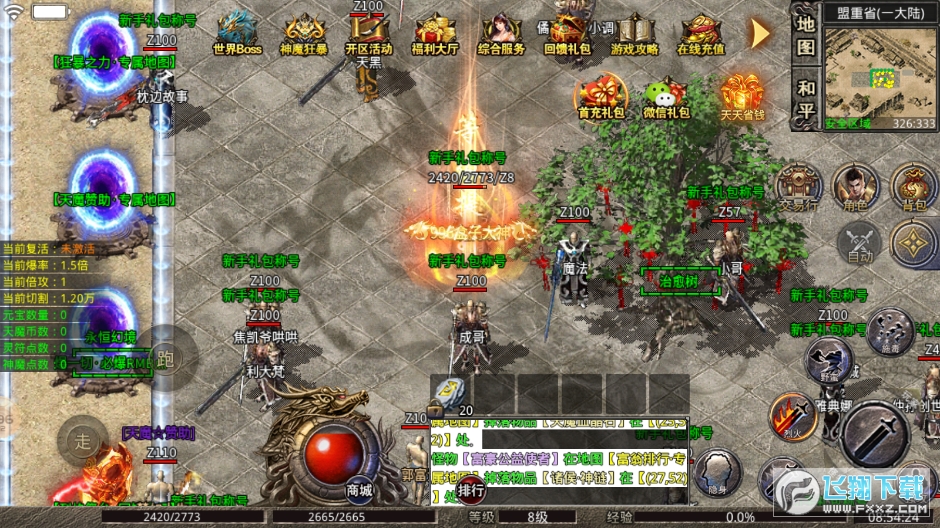The image size is (940, 528).
Task: Open the 开区活动 events panel
Action: point(368,32)
